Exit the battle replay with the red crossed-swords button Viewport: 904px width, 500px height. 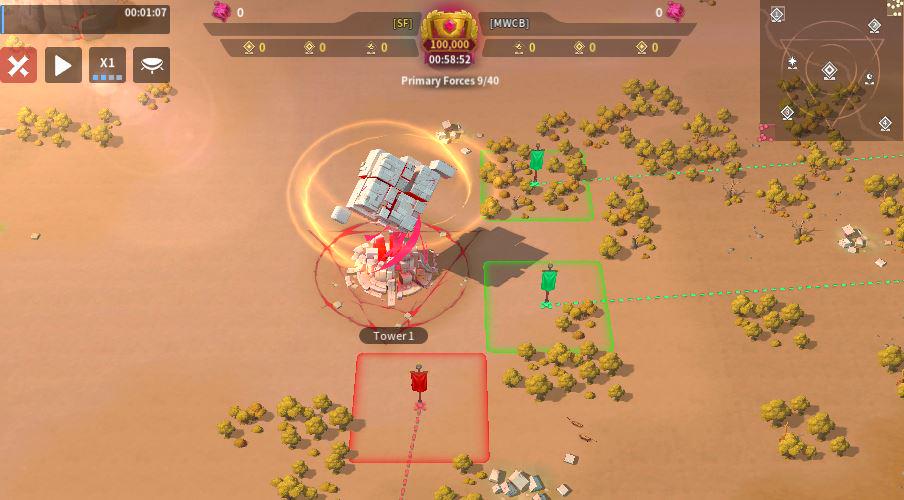pyautogui.click(x=19, y=65)
